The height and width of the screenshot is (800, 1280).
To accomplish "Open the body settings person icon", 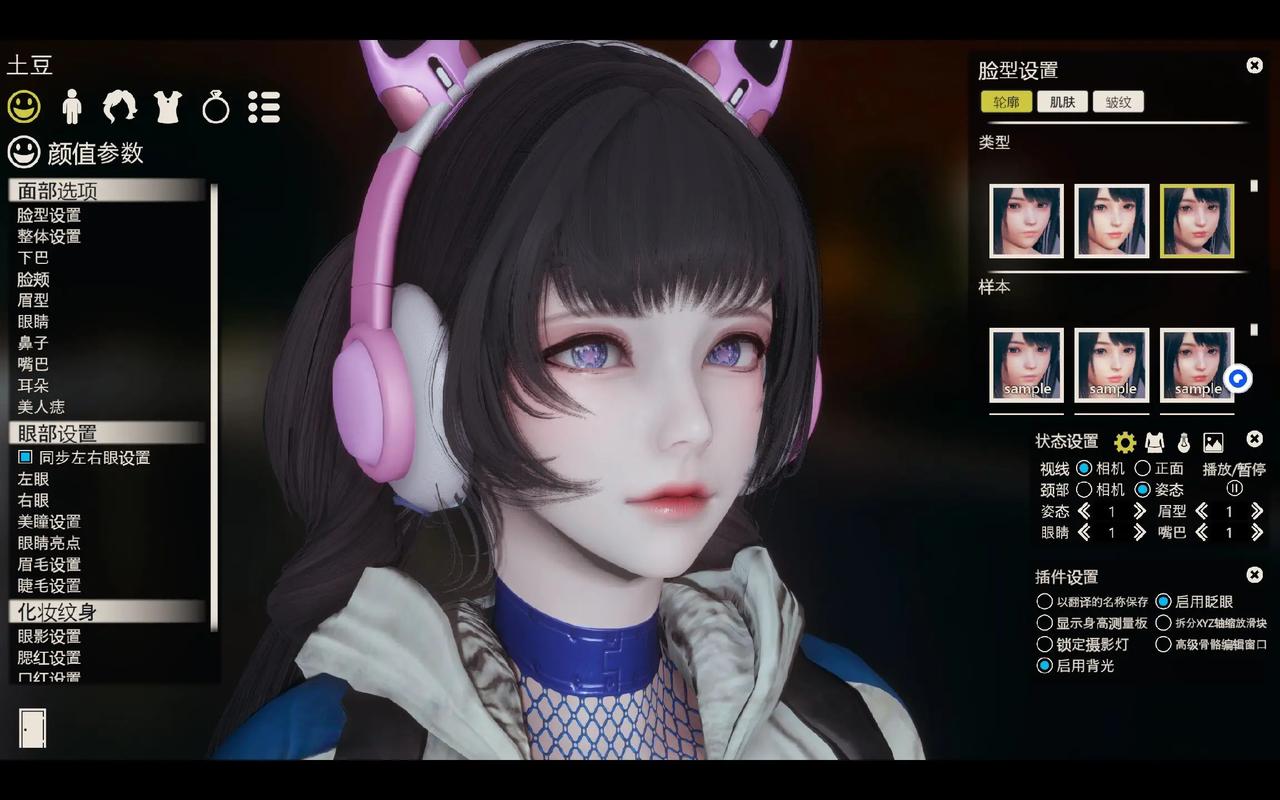I will coord(70,106).
